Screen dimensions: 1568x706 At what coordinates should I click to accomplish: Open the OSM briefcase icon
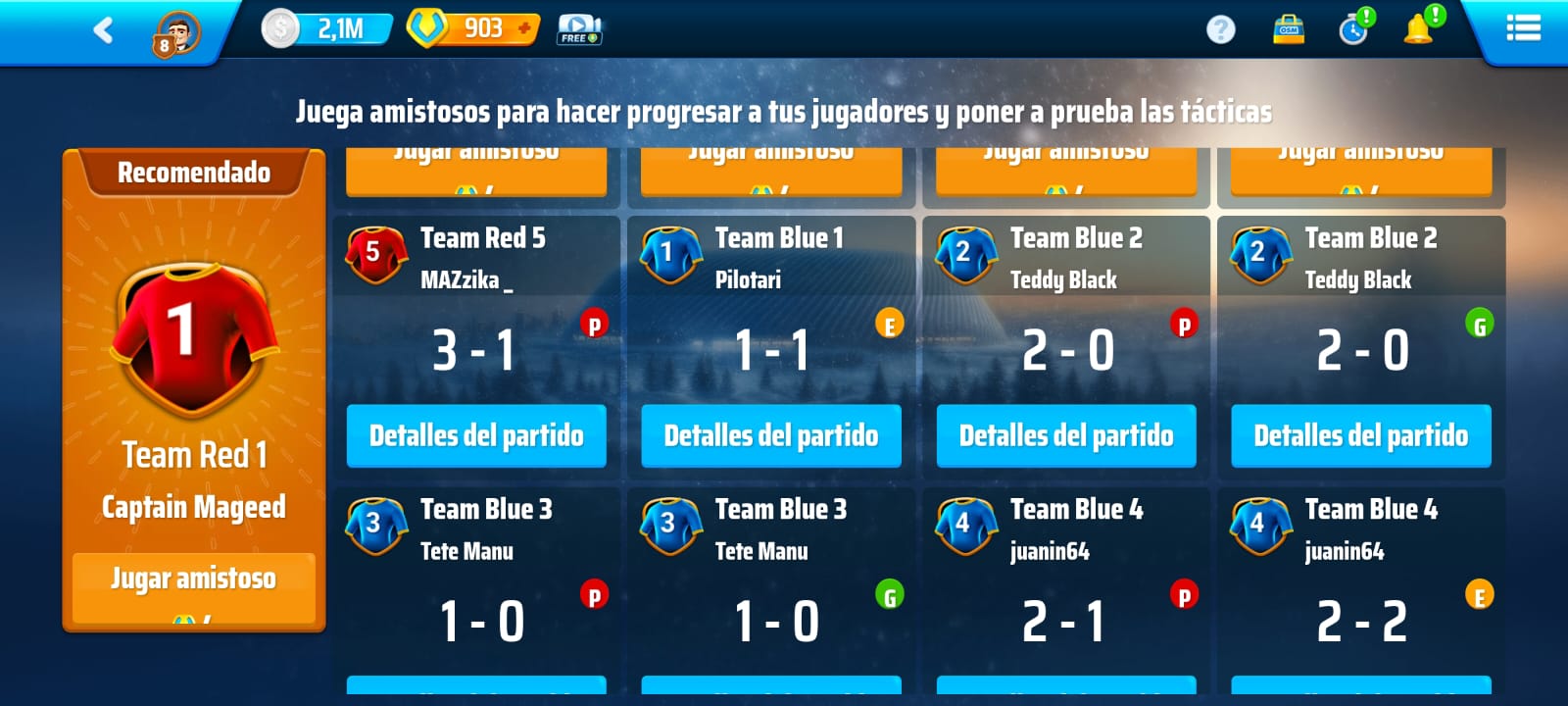click(1289, 29)
